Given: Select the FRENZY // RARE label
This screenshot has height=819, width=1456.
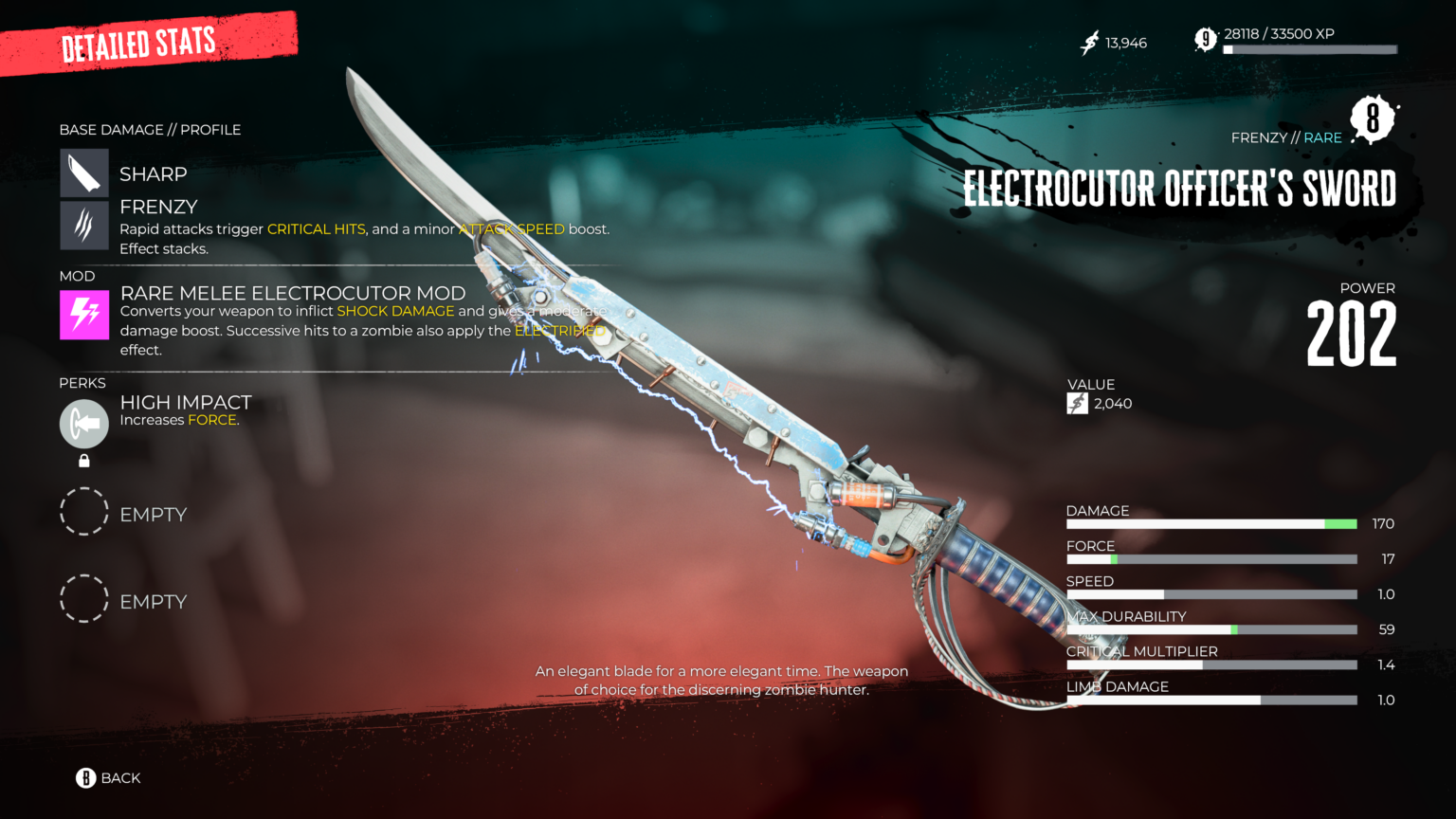Looking at the screenshot, I should pyautogui.click(x=1286, y=137).
